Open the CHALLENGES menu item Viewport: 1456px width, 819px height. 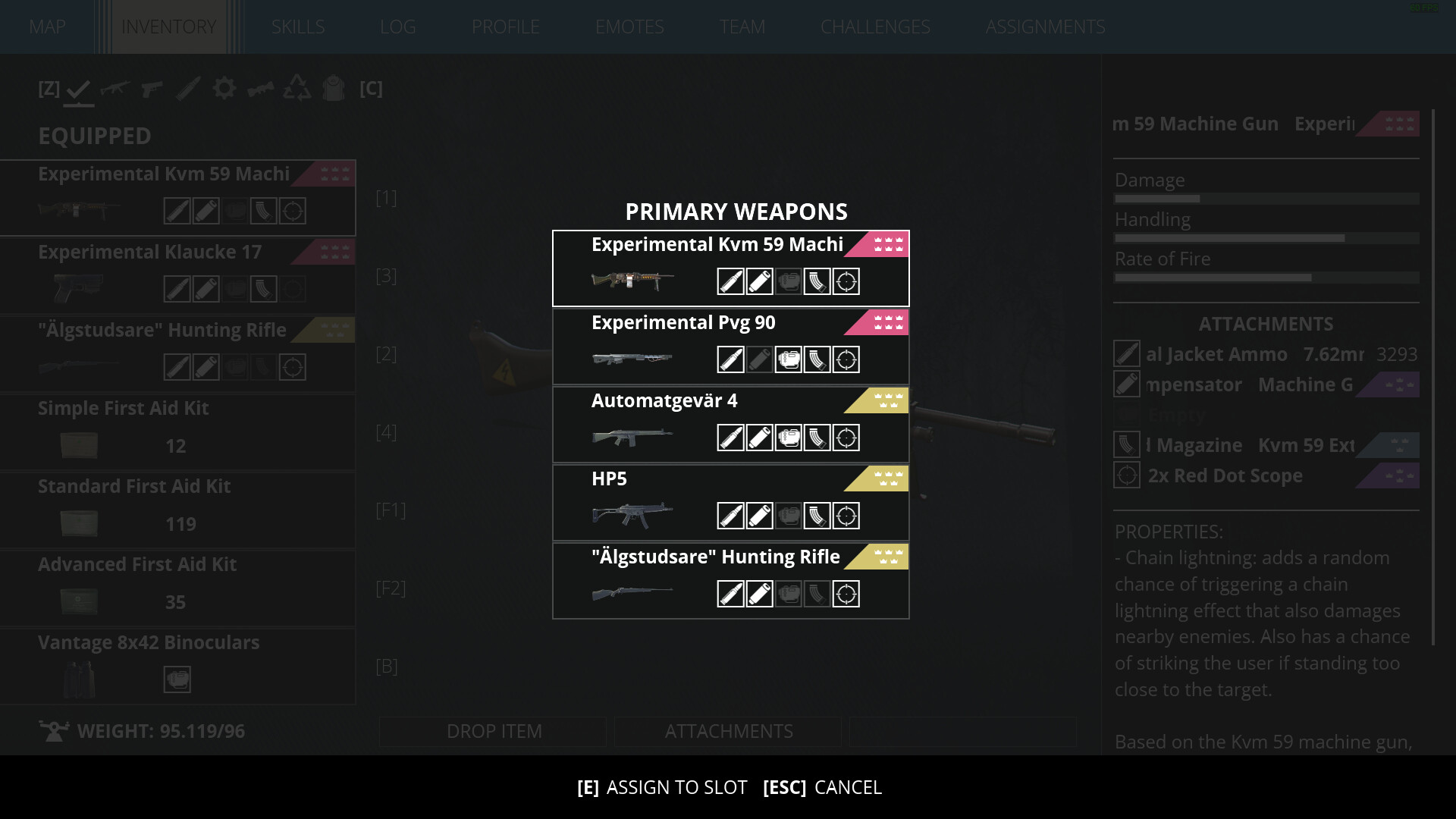coord(875,27)
